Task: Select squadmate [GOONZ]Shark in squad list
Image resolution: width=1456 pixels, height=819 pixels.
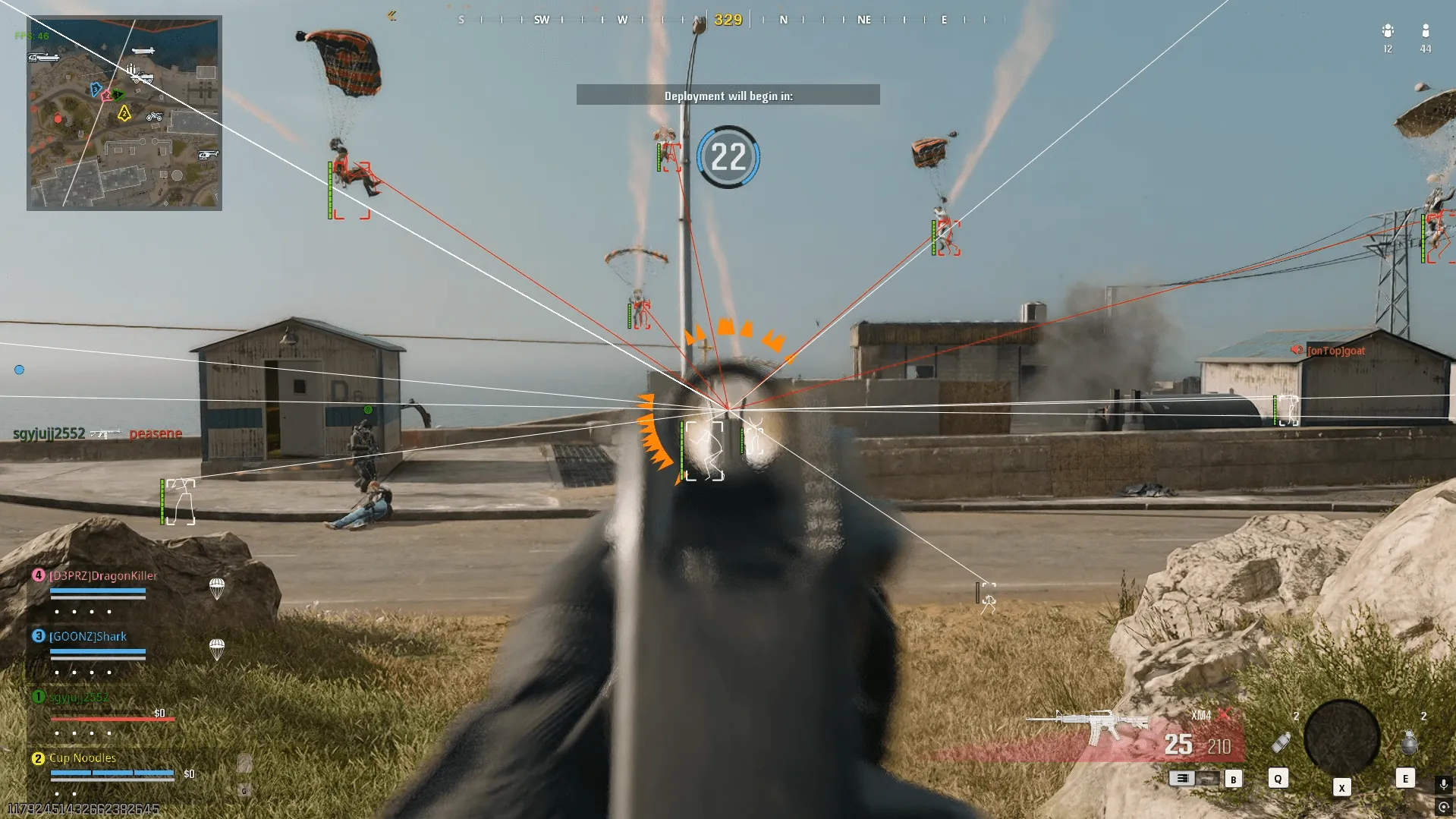Action: click(88, 637)
